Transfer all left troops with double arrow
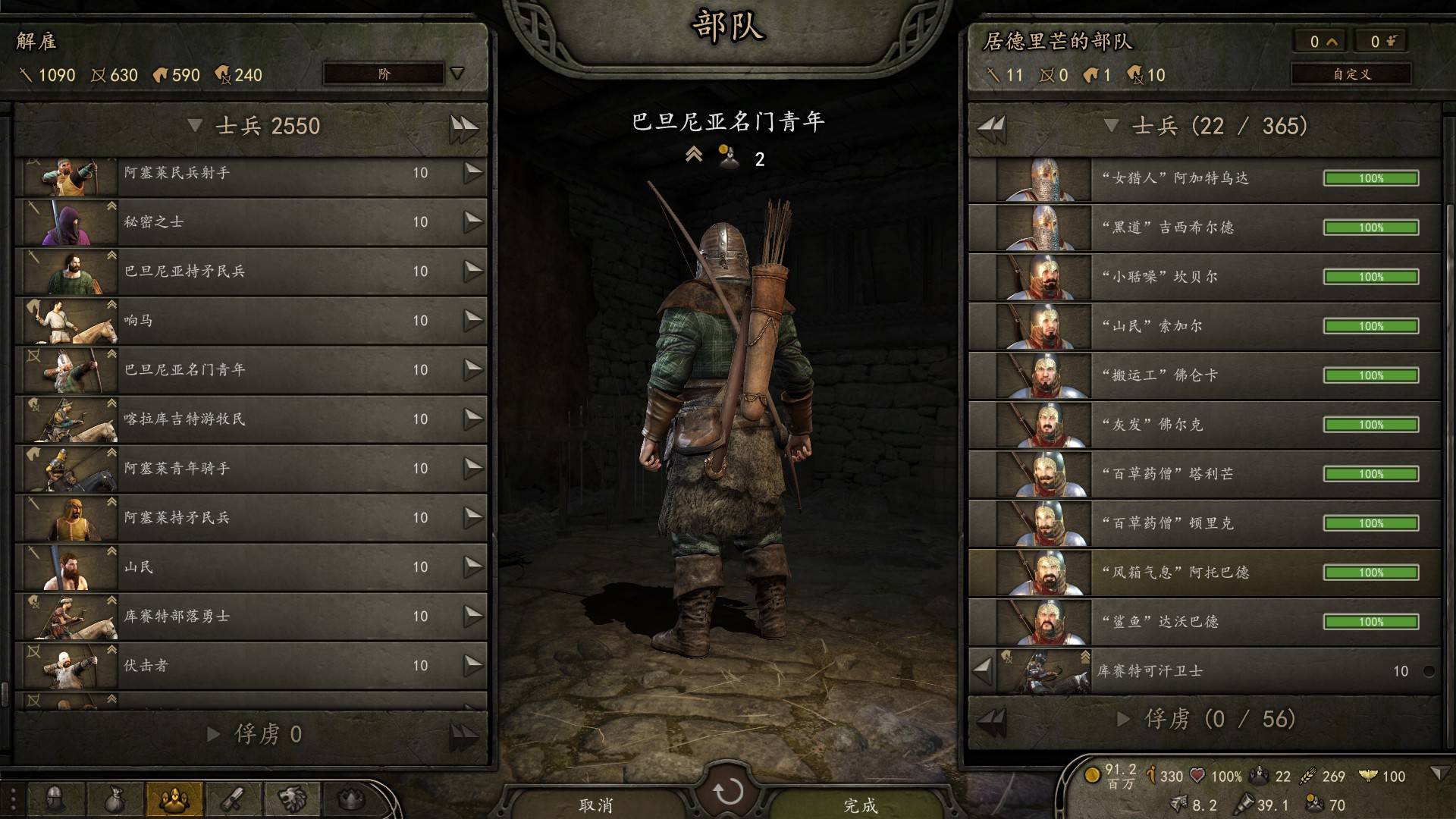The width and height of the screenshot is (1456, 819). 463,127
